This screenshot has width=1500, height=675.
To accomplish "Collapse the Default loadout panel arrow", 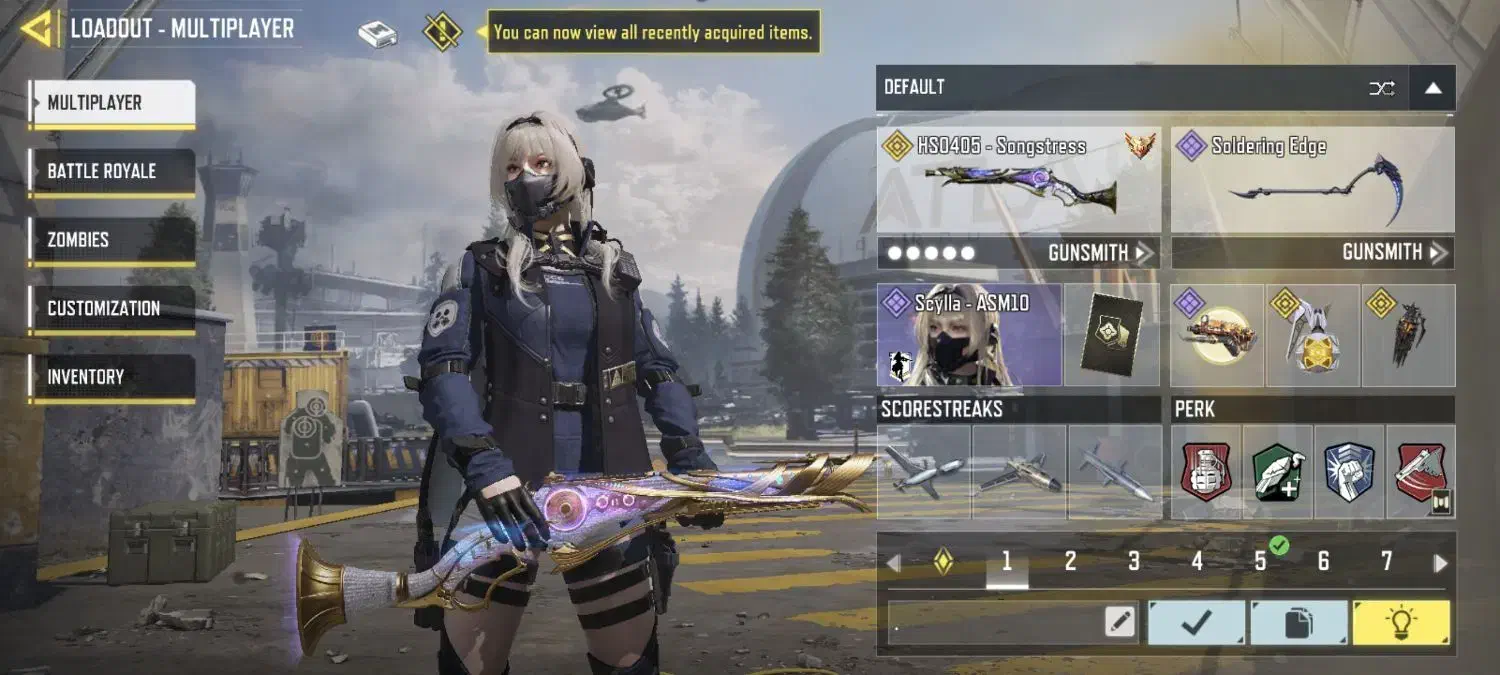I will pyautogui.click(x=1433, y=88).
